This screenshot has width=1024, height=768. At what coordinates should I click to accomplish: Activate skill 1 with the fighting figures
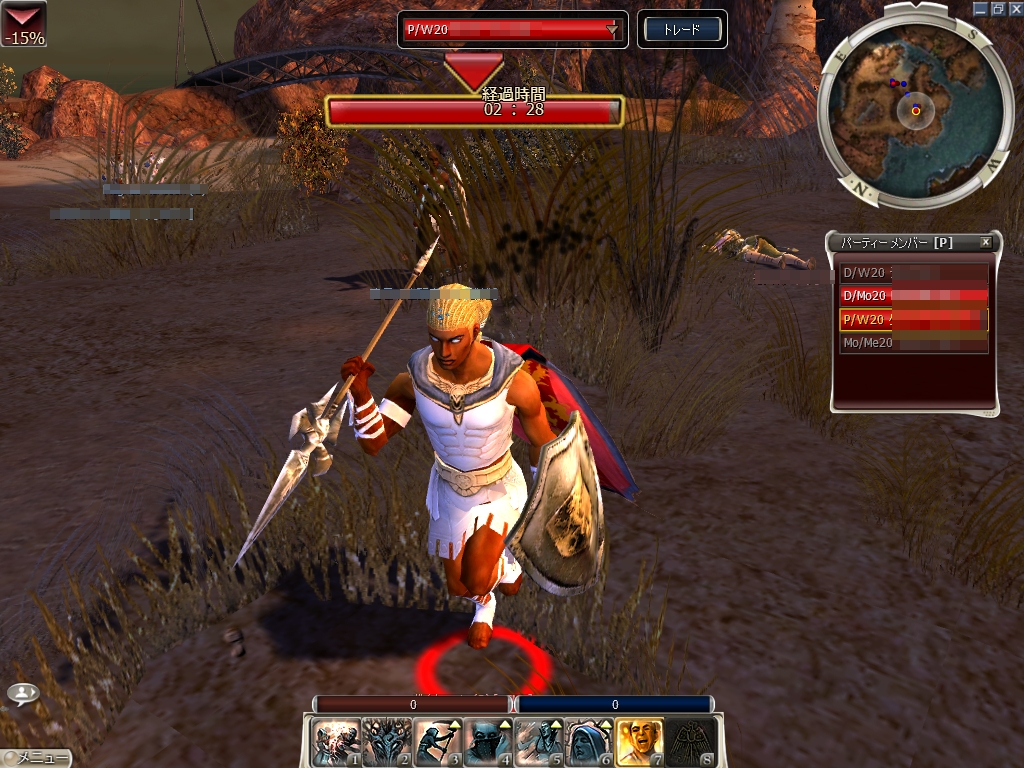click(335, 742)
